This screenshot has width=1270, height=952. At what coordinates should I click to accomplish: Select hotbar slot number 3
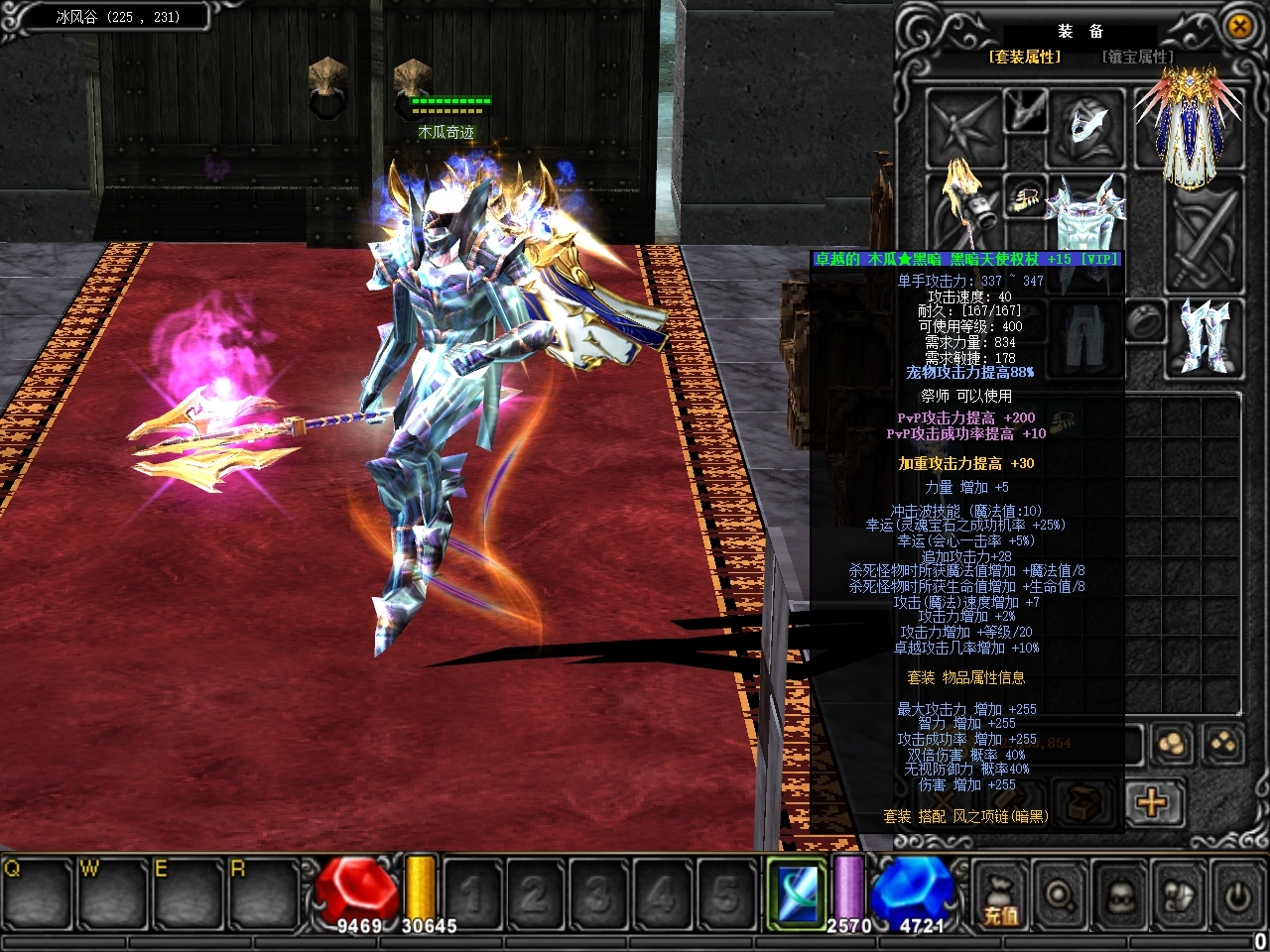tap(597, 893)
